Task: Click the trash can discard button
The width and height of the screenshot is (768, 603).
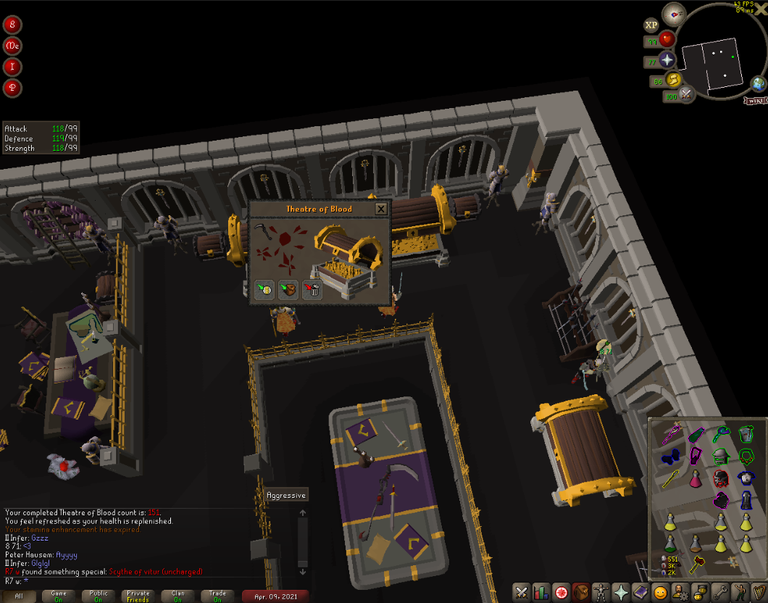Action: coord(312,290)
